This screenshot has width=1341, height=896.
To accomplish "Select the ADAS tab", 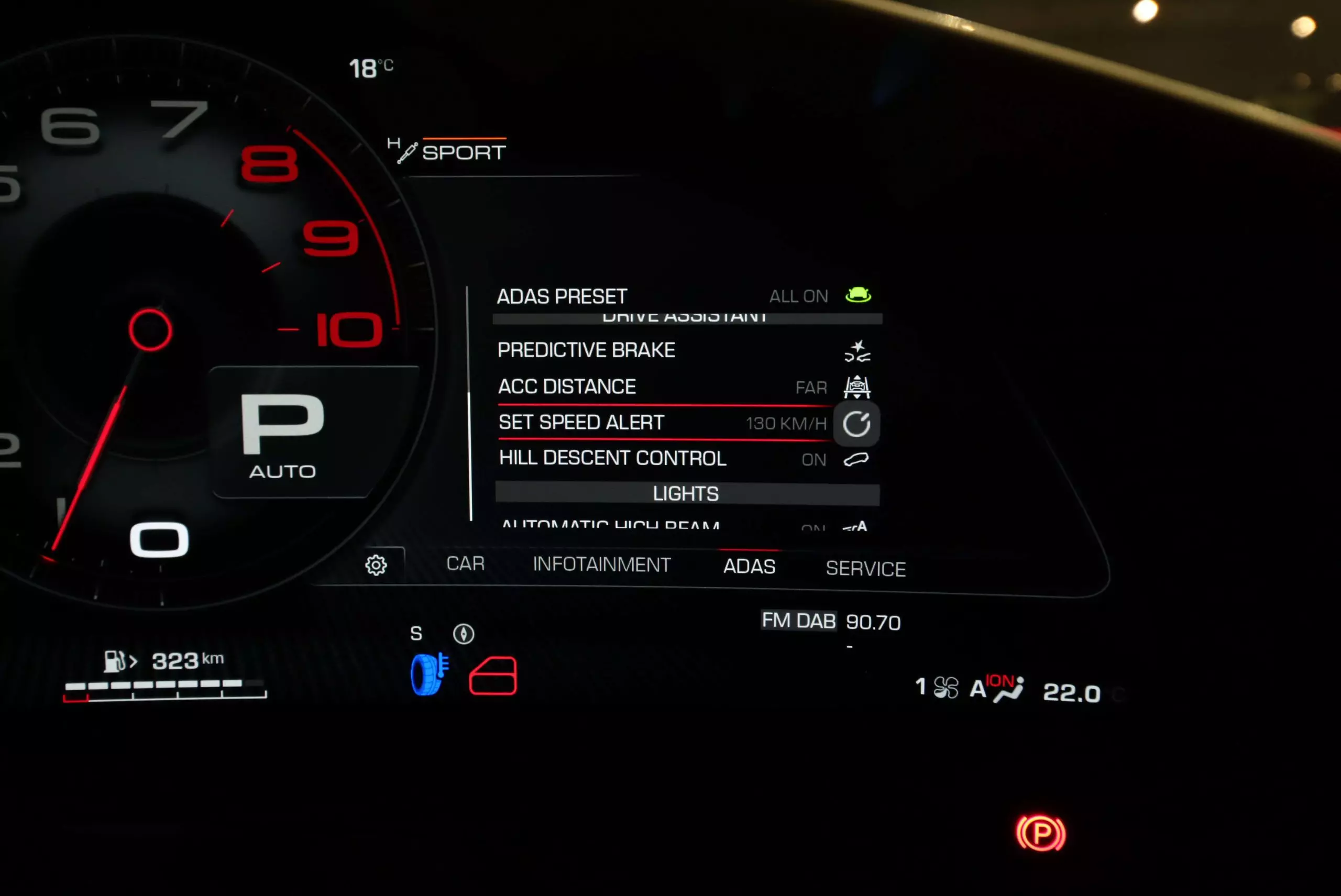I will [x=749, y=566].
